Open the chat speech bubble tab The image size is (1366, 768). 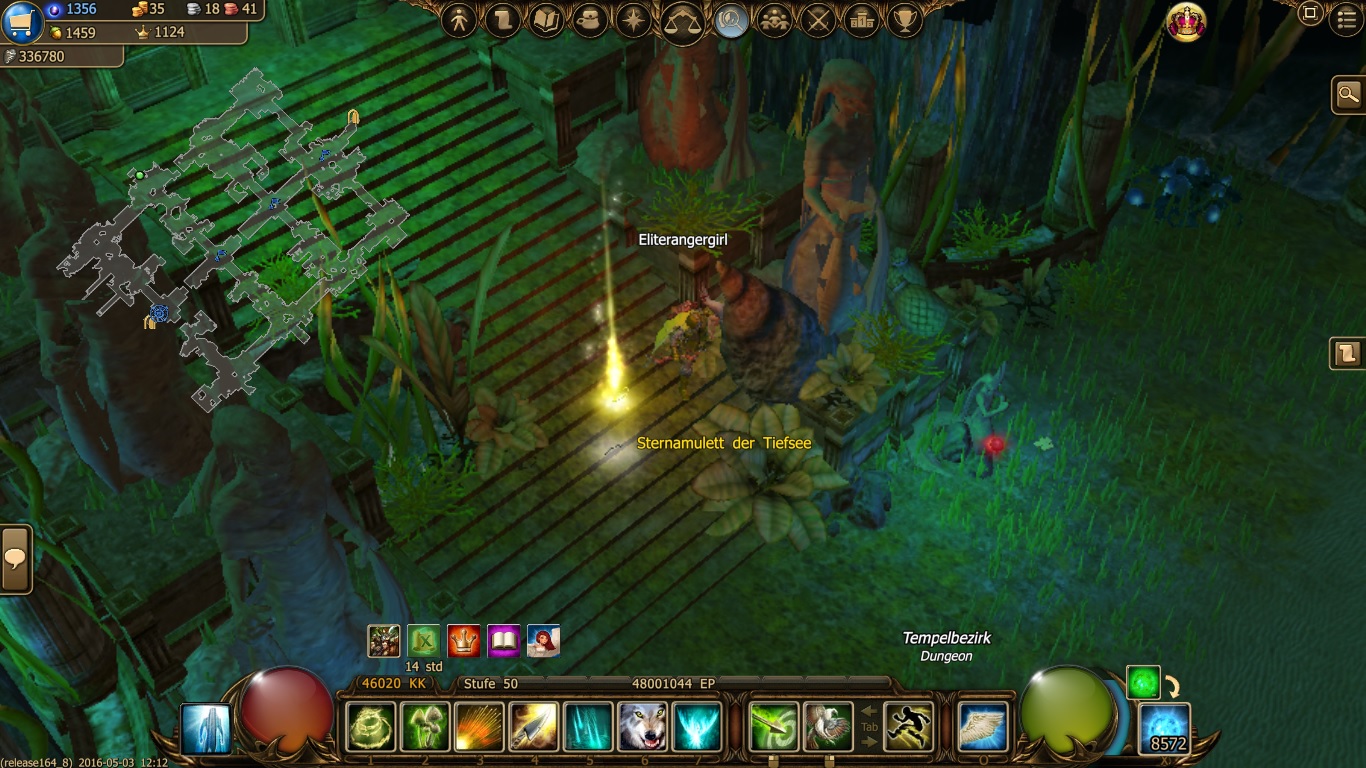15,559
